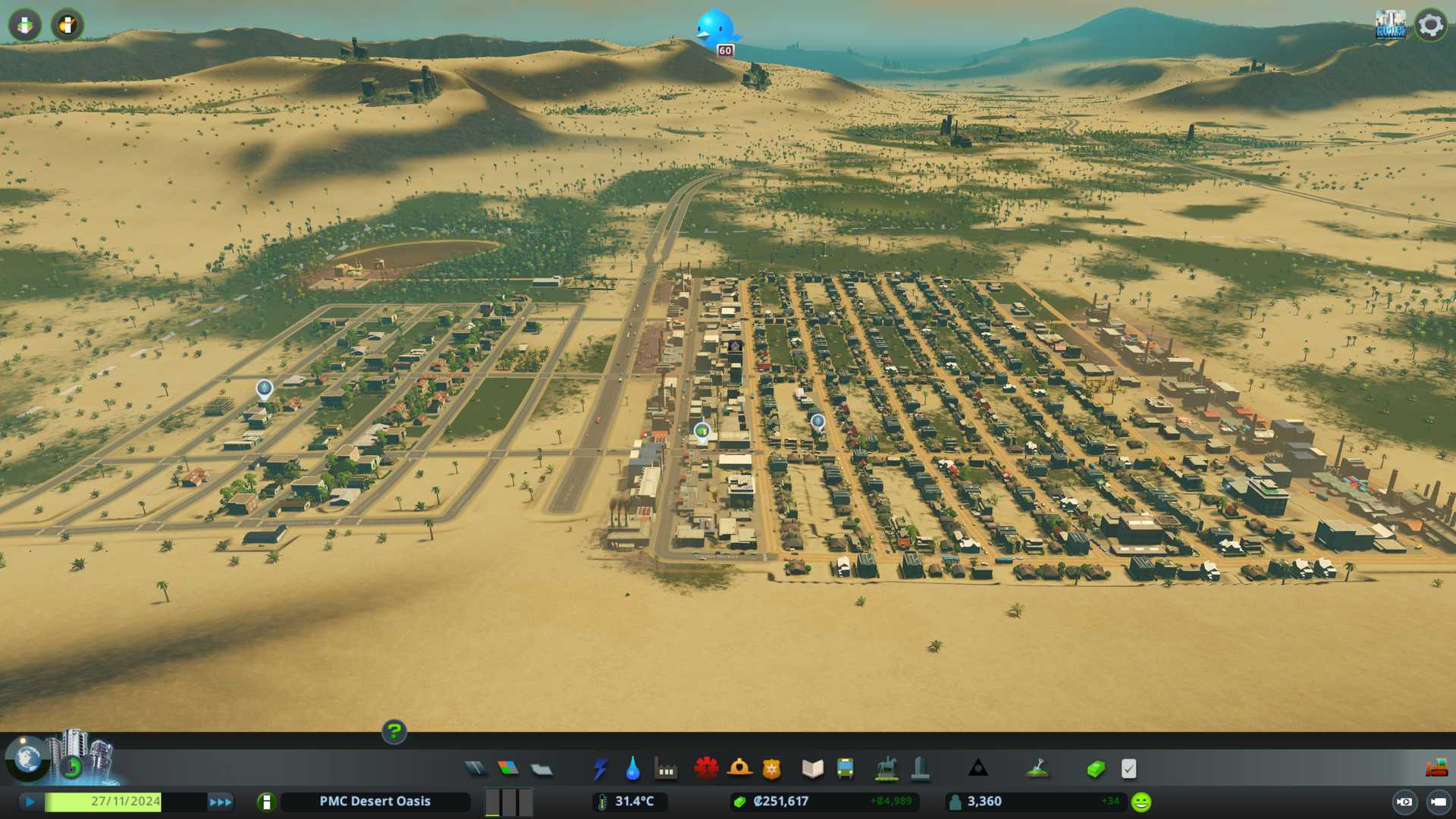Open the Education book menu
1456x819 pixels.
click(x=812, y=769)
